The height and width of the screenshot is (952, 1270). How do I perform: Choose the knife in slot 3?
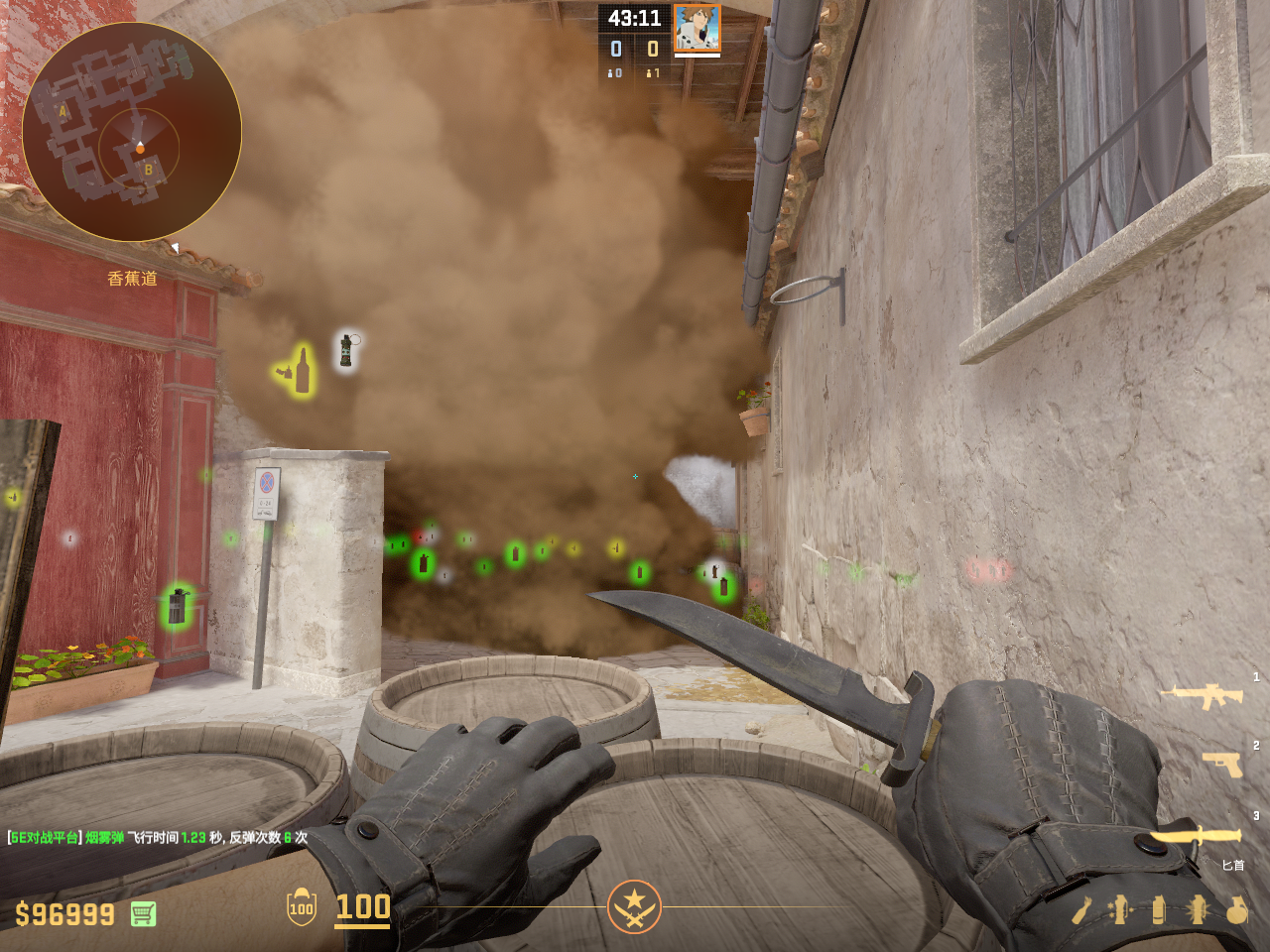(x=1196, y=837)
